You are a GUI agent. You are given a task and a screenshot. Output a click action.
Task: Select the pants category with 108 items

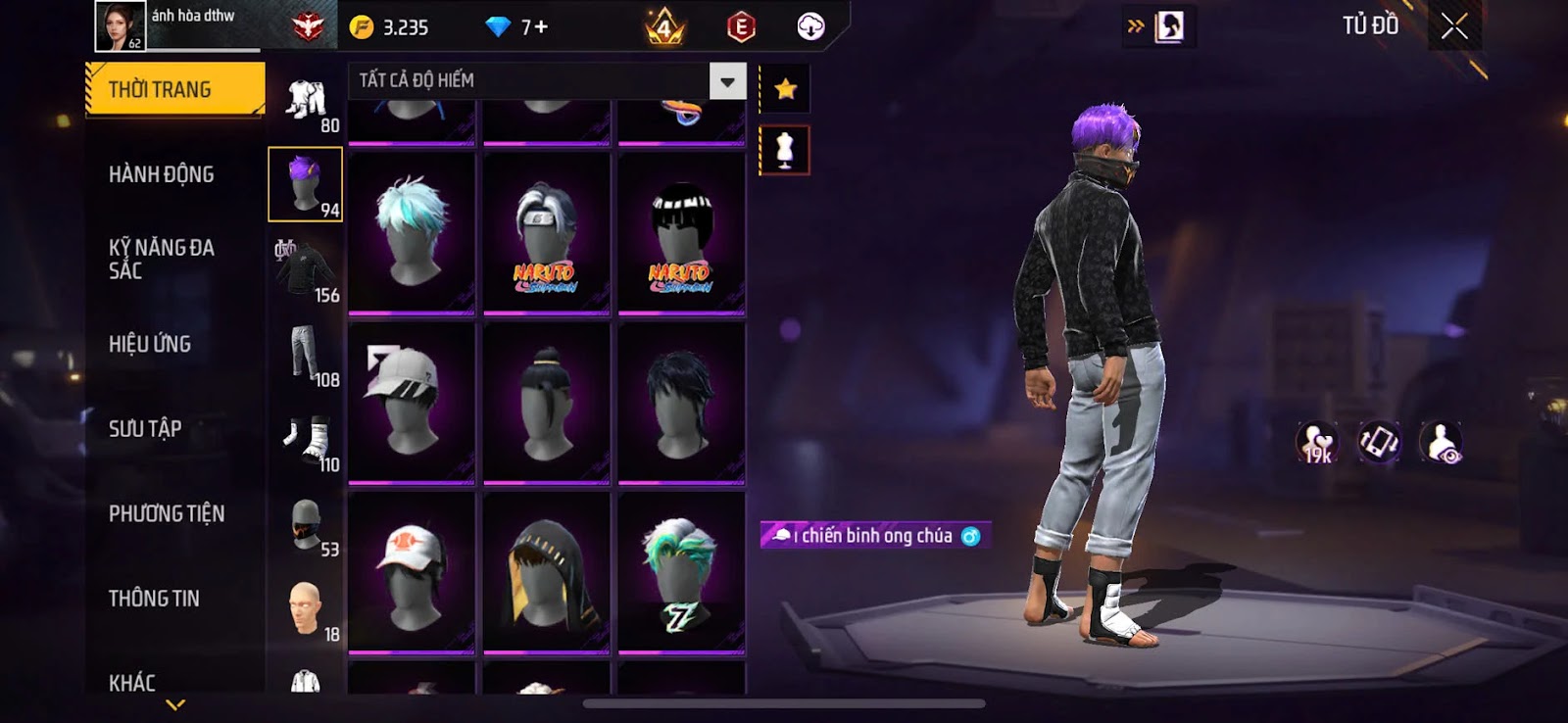[x=306, y=355]
